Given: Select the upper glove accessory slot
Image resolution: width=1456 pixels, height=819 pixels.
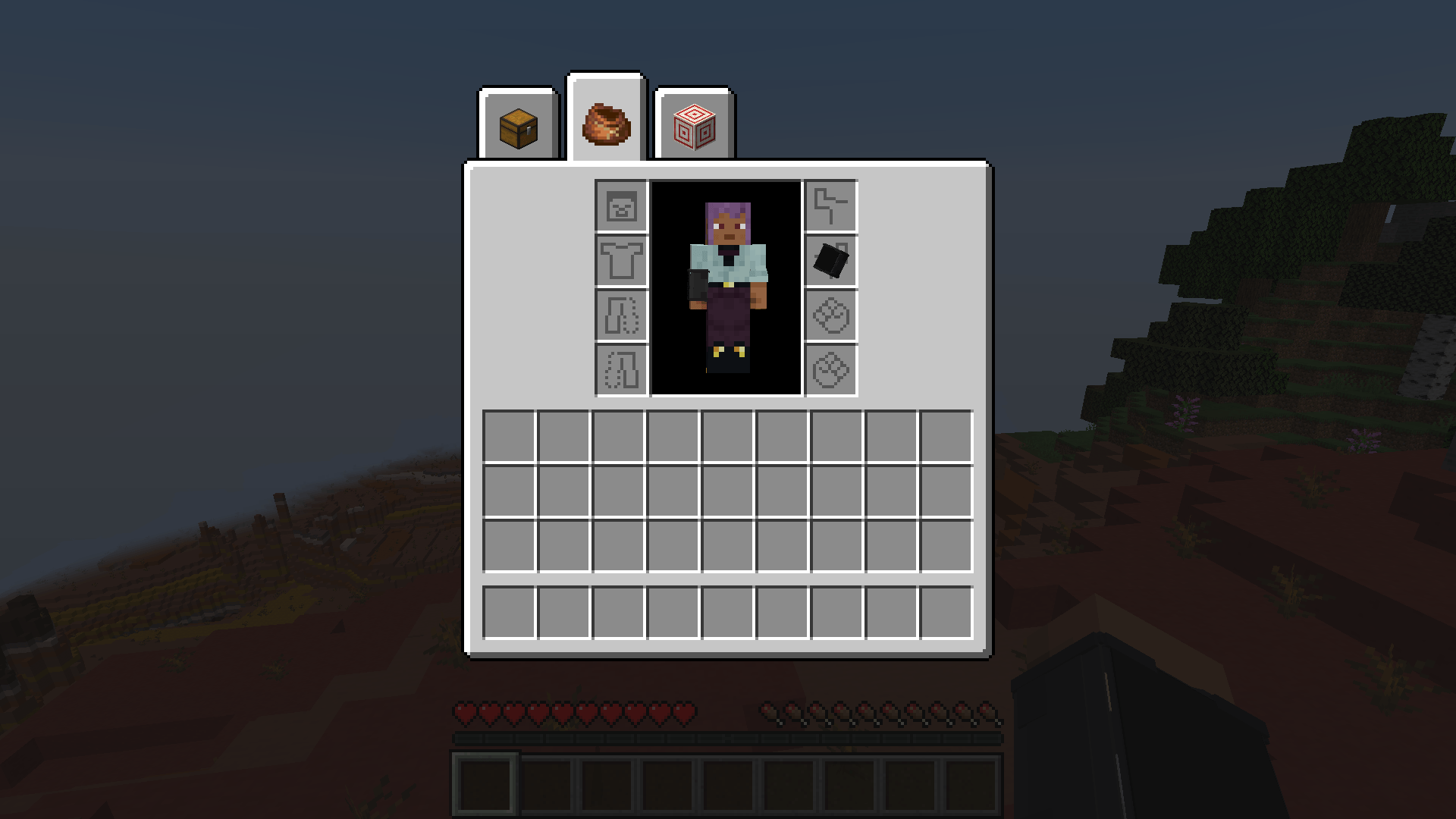Looking at the screenshot, I should click(832, 315).
